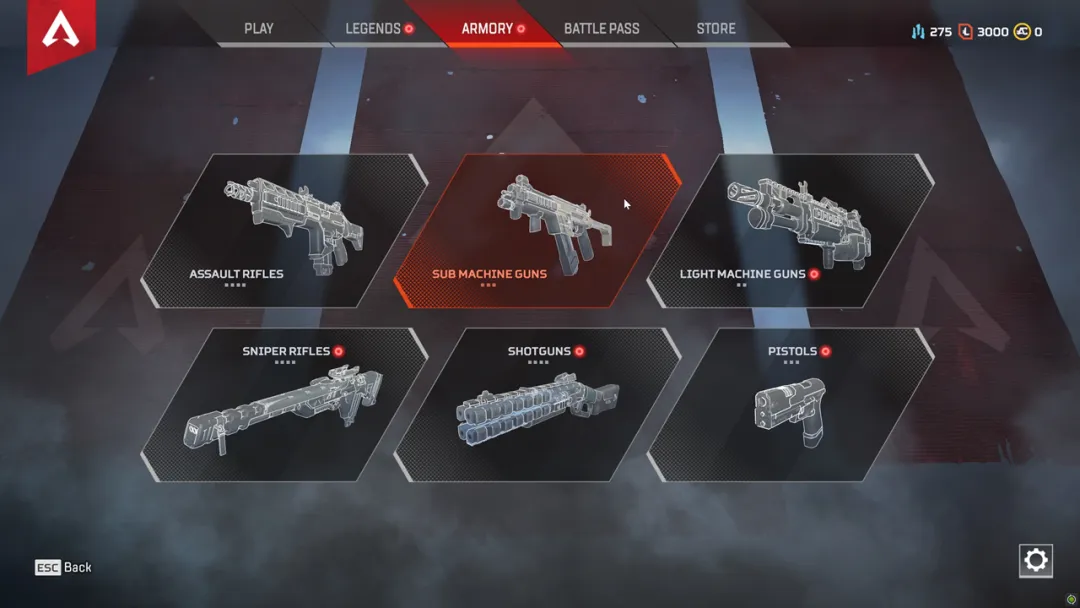Click the Apex Legends logo banner
1080x608 pixels.
(61, 31)
